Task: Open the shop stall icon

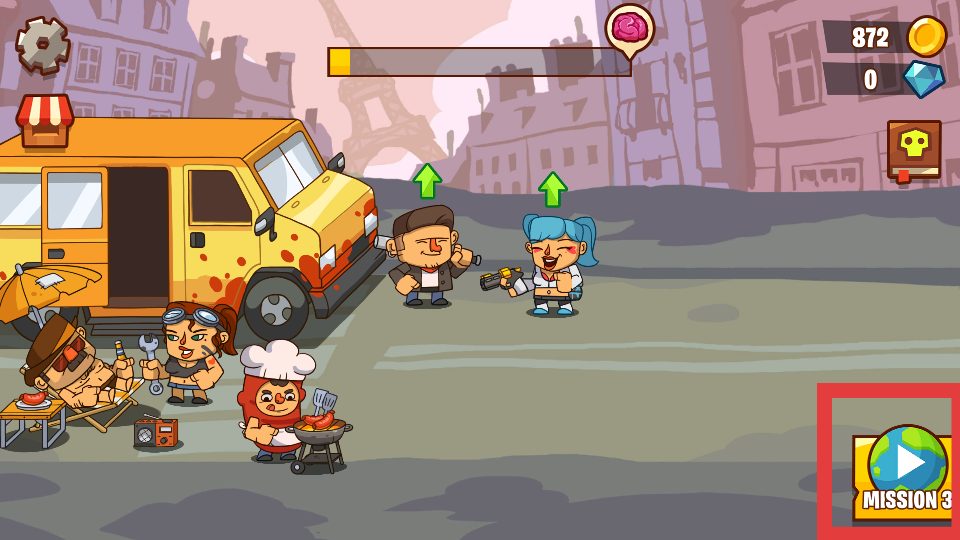Action: pos(45,121)
